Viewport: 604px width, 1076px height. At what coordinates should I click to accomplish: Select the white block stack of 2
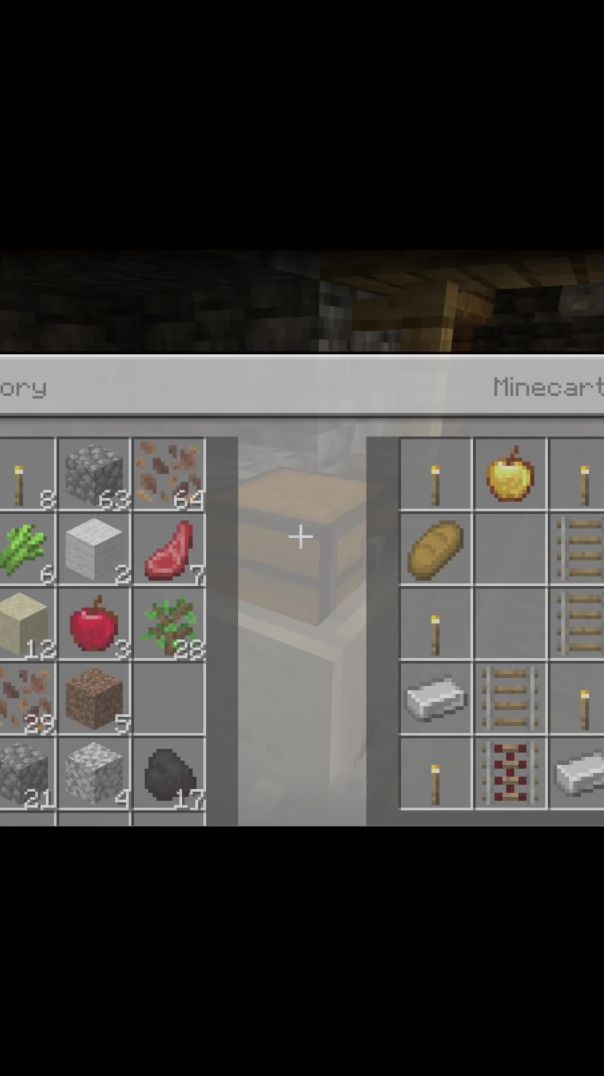(x=94, y=549)
